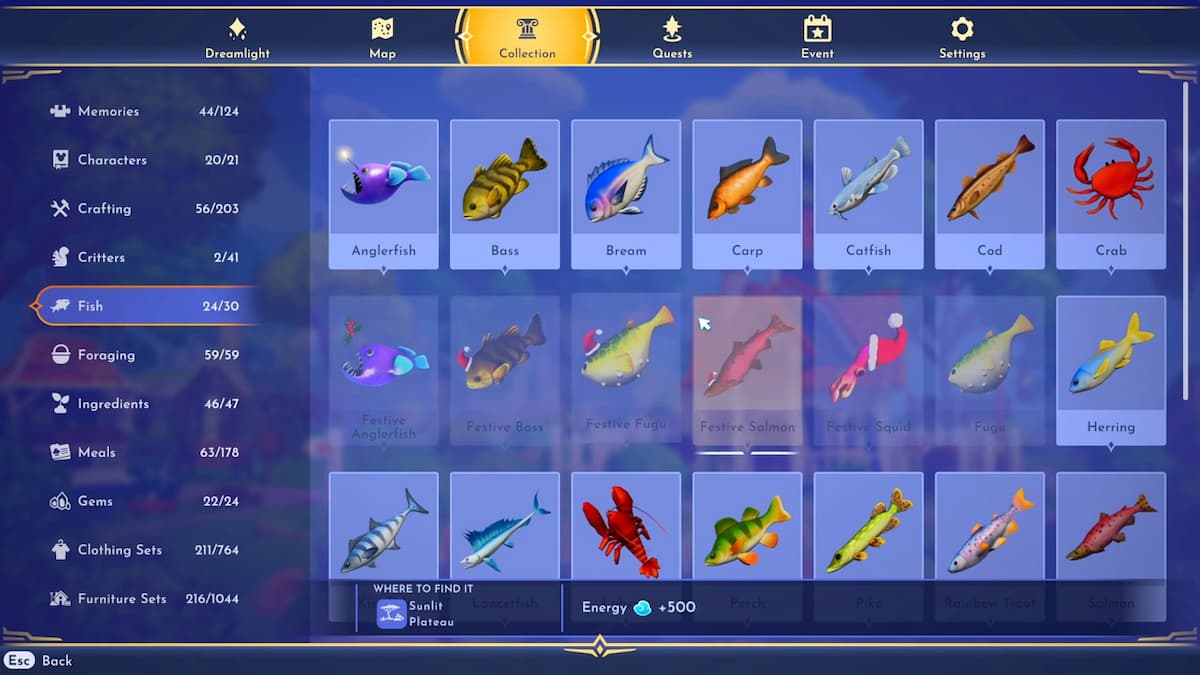Viewport: 1200px width, 675px height.
Task: Select the Anglerfish card
Action: pyautogui.click(x=383, y=194)
